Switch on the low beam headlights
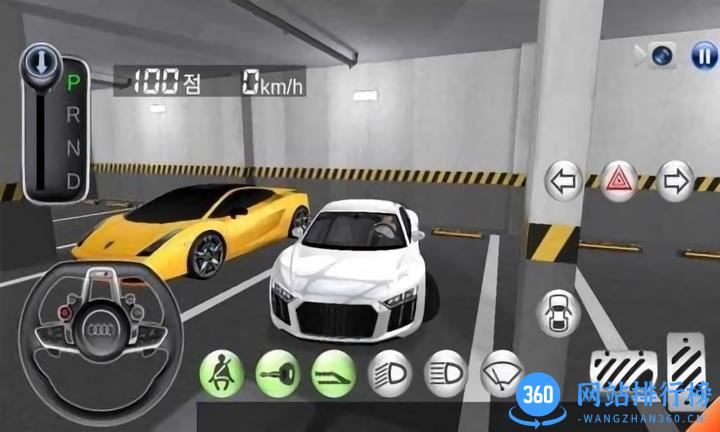 tap(389, 373)
